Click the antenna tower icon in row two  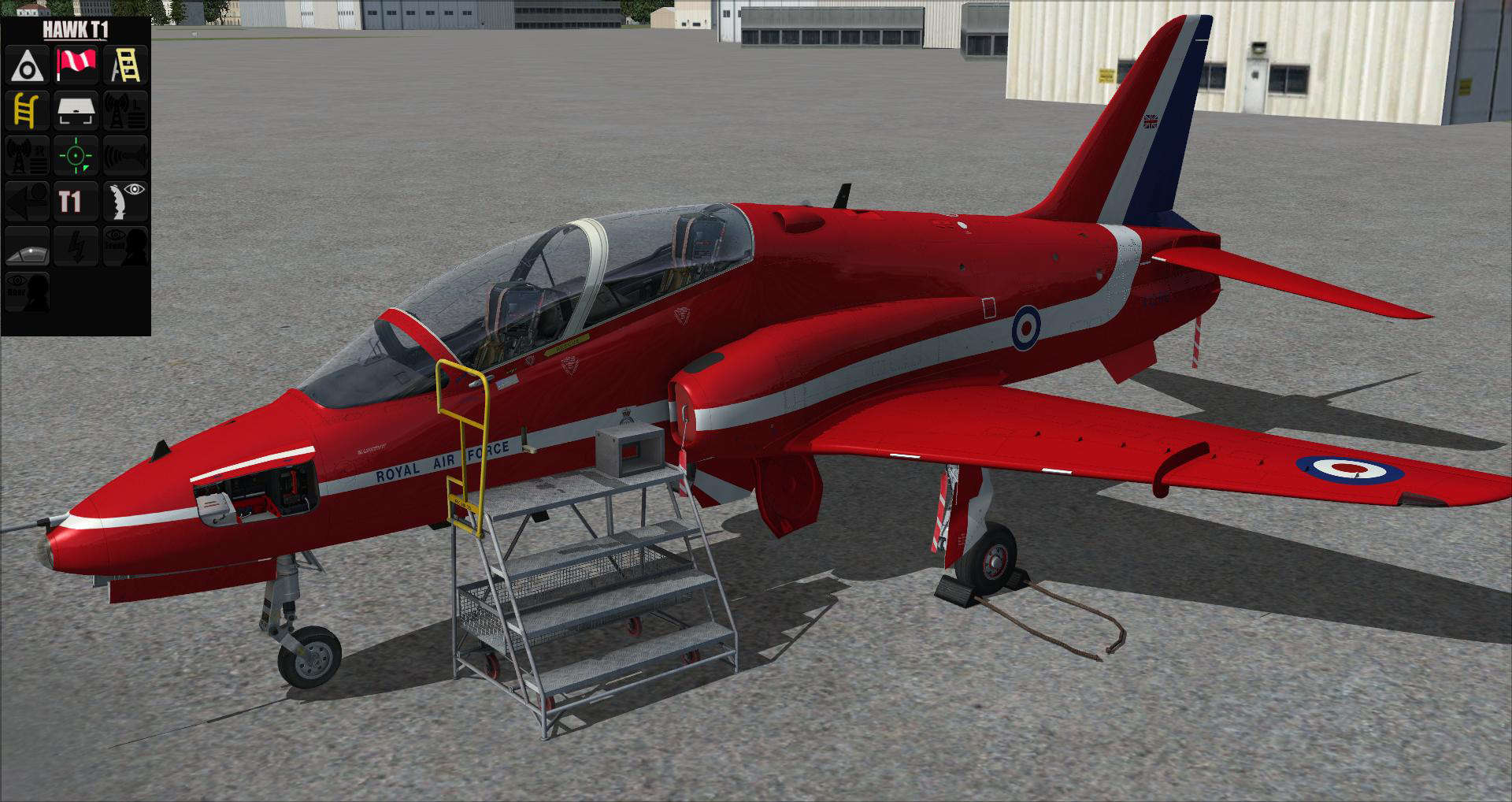[126, 110]
